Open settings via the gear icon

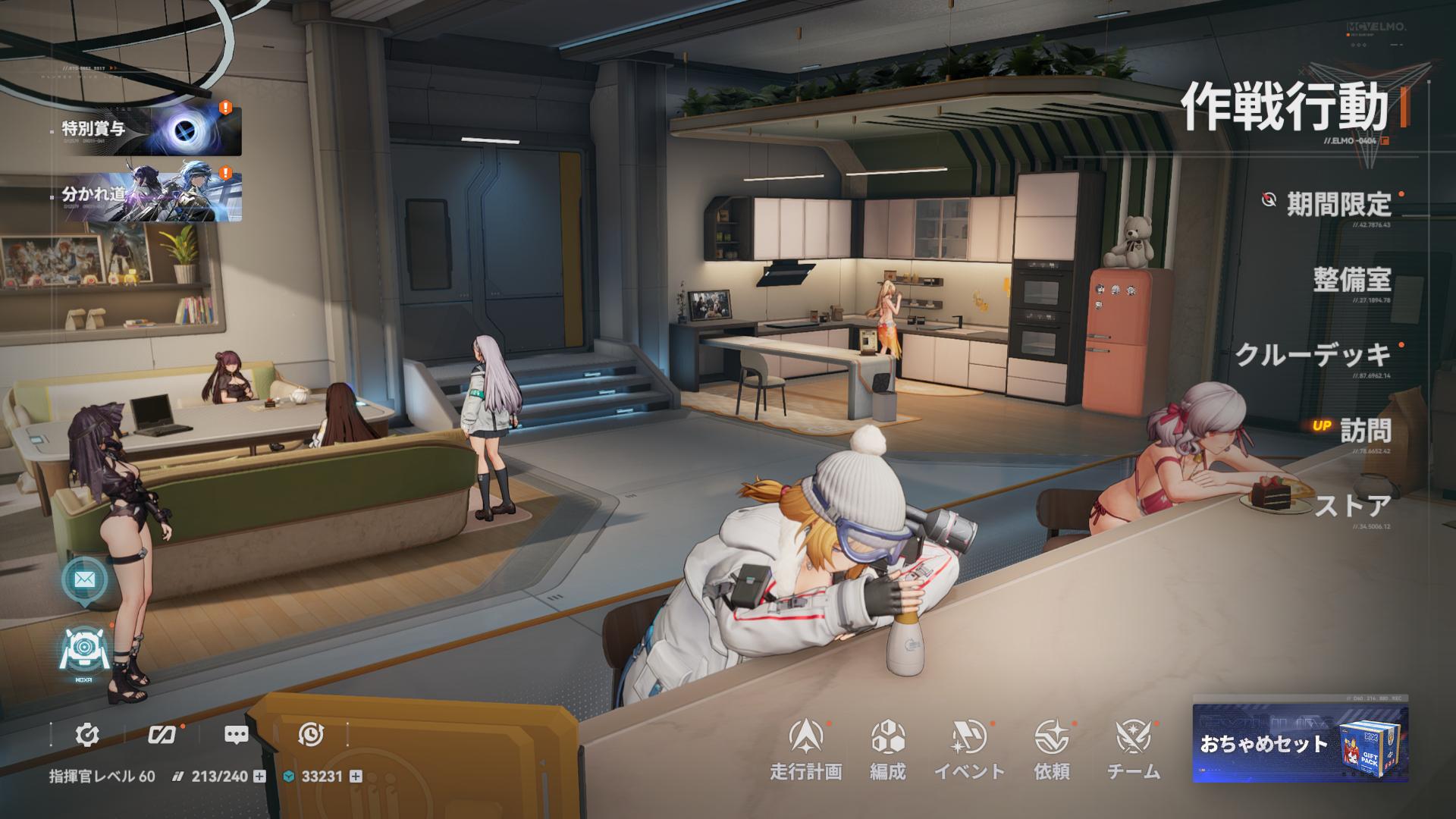click(x=88, y=735)
